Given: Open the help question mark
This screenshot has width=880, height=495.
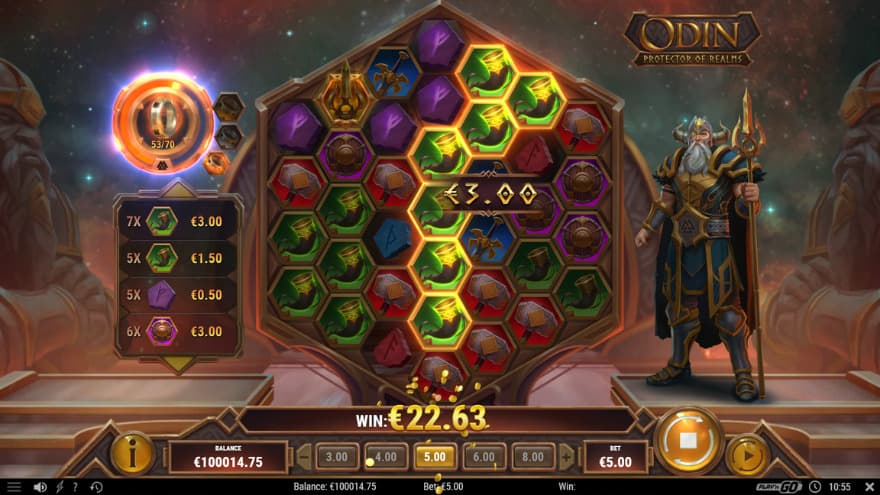Looking at the screenshot, I should 75,487.
